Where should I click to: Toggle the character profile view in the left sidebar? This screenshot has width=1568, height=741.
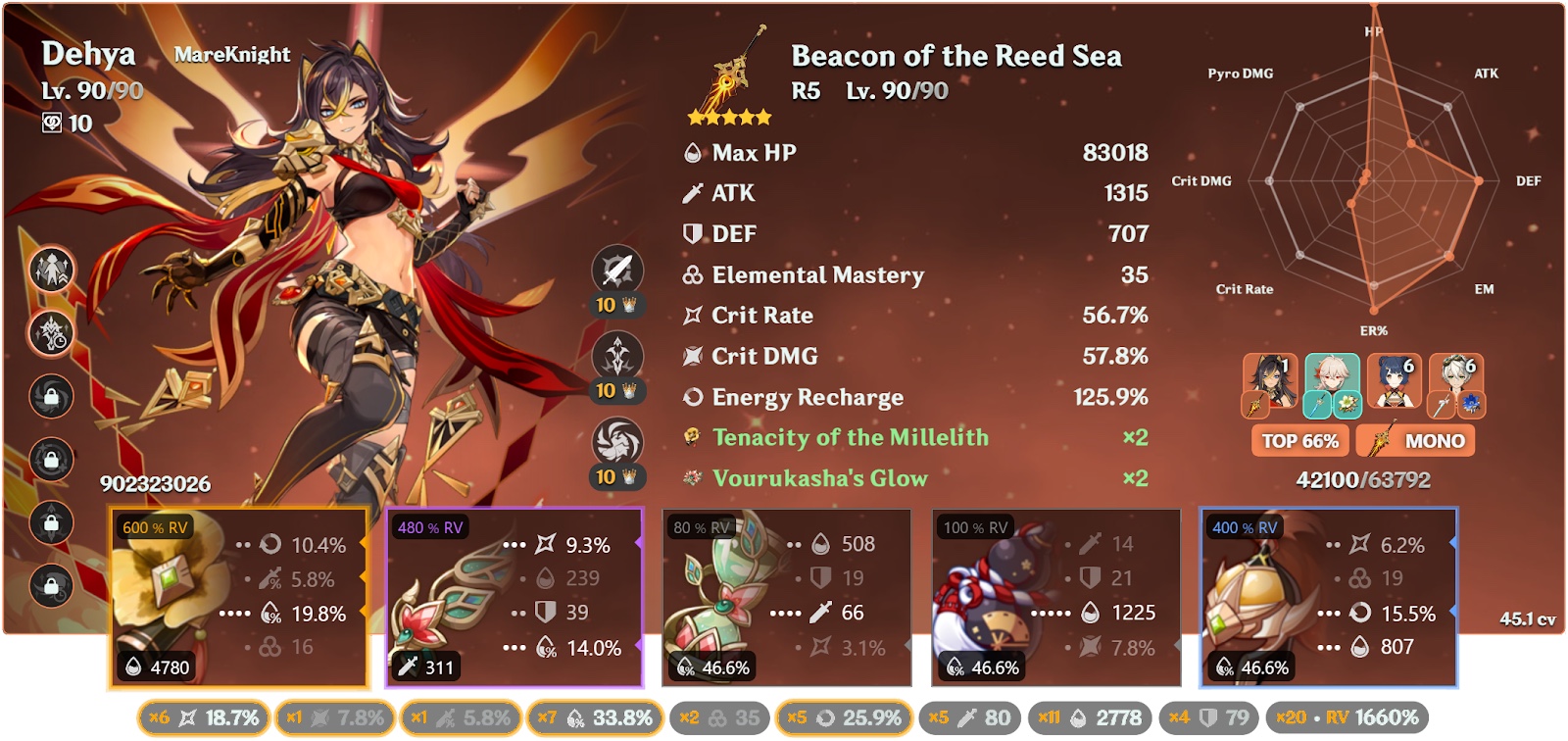pos(50,271)
